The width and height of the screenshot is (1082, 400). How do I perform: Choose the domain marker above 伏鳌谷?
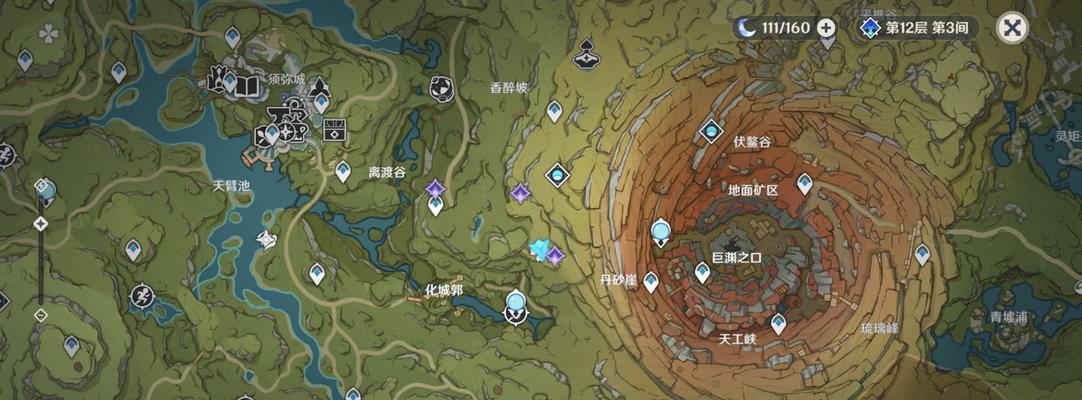tap(711, 131)
